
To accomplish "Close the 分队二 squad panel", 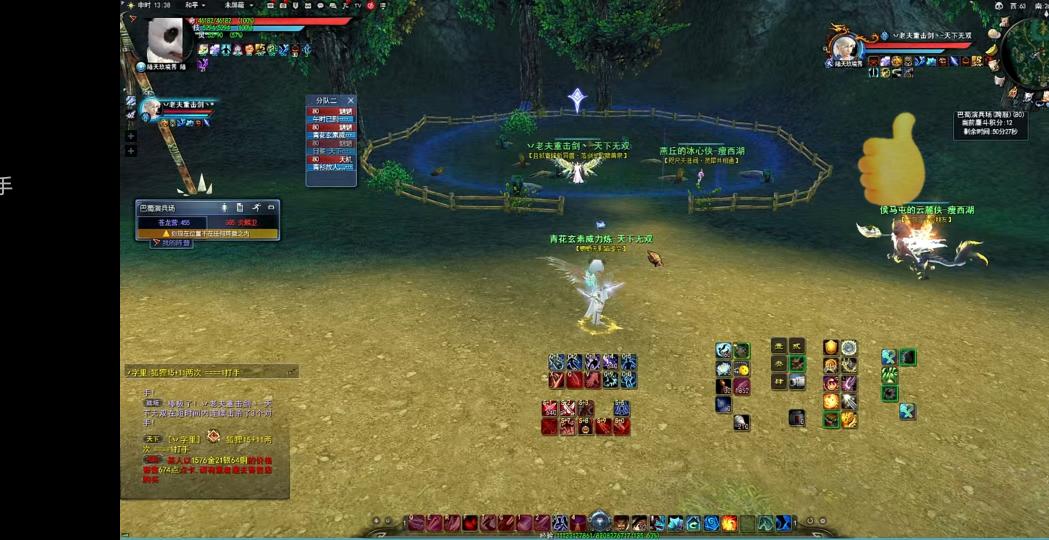I will pos(350,100).
